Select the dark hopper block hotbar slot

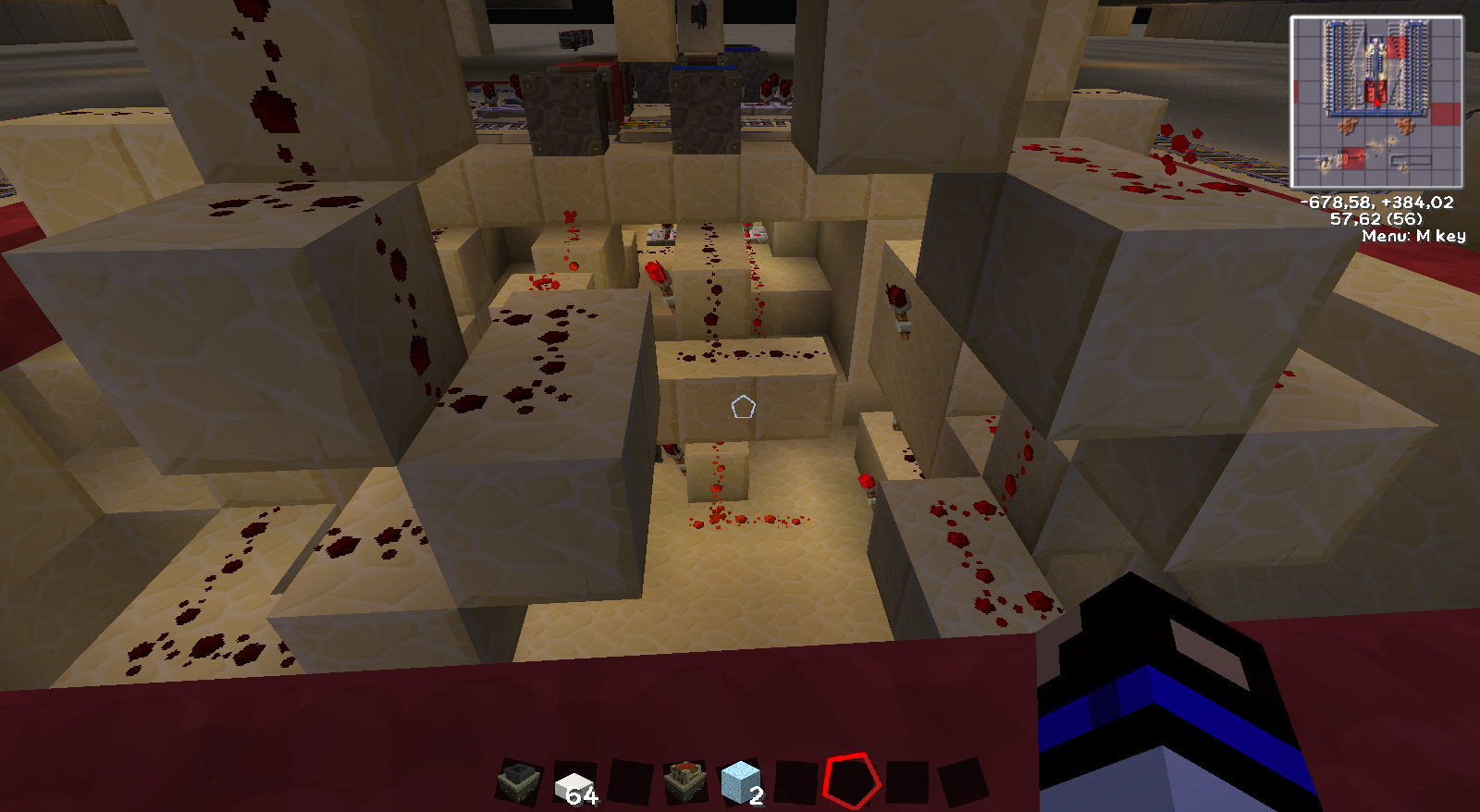coord(520,782)
